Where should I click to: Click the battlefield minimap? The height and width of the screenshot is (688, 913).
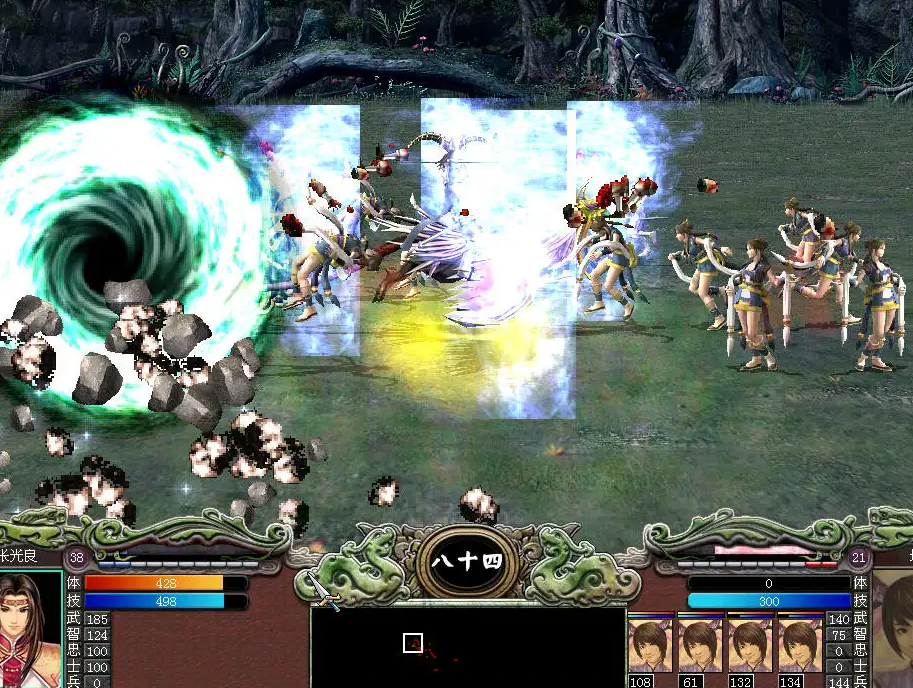pos(468,647)
